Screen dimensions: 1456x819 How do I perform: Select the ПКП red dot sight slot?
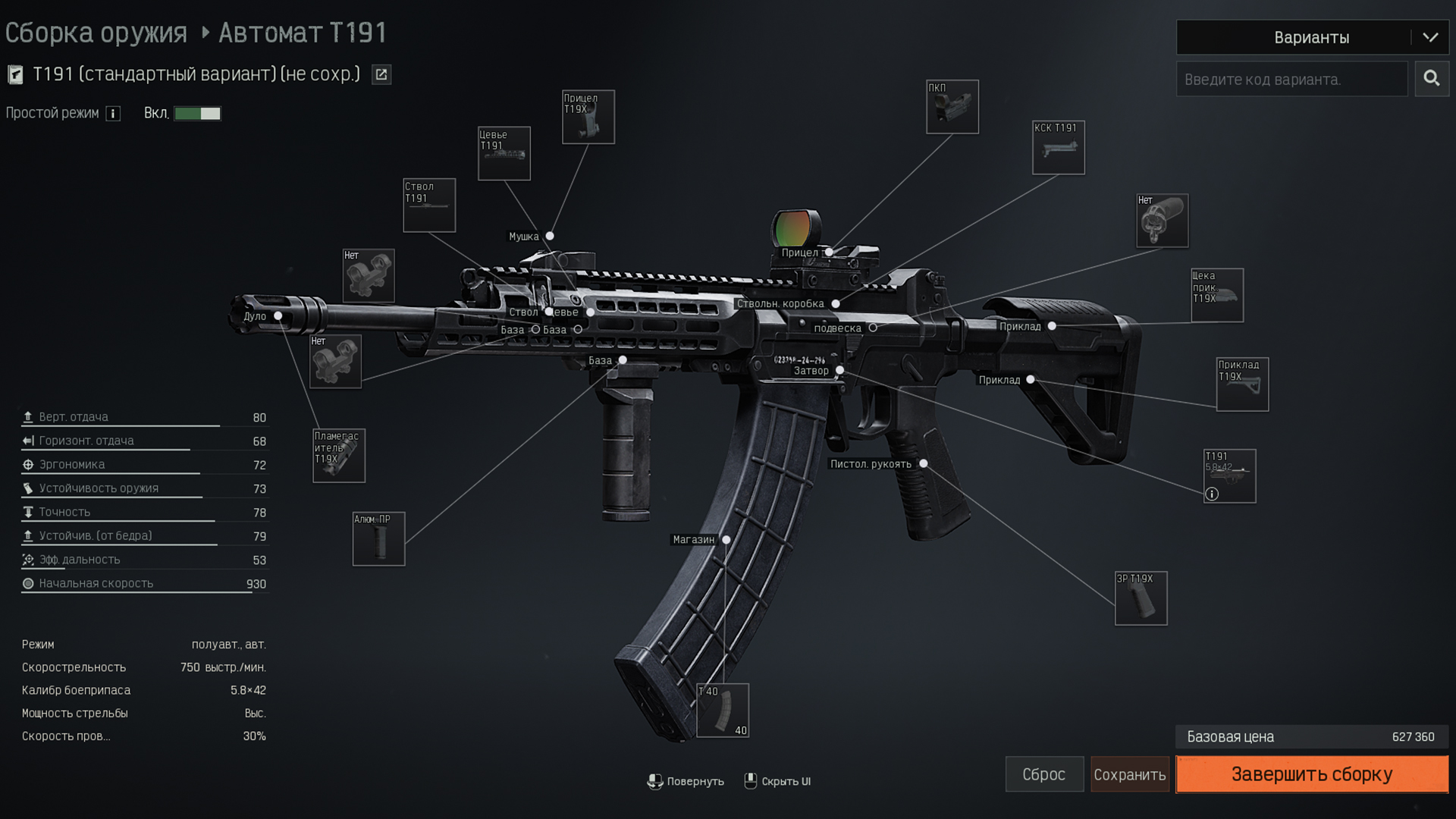coord(952,107)
